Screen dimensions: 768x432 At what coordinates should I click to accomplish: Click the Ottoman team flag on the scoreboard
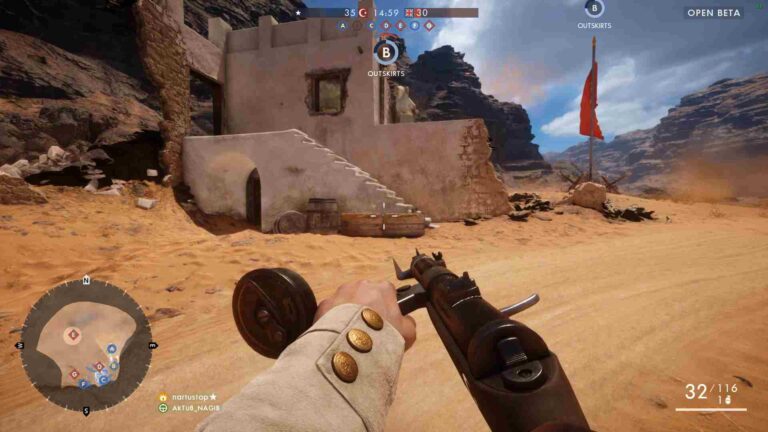[363, 12]
